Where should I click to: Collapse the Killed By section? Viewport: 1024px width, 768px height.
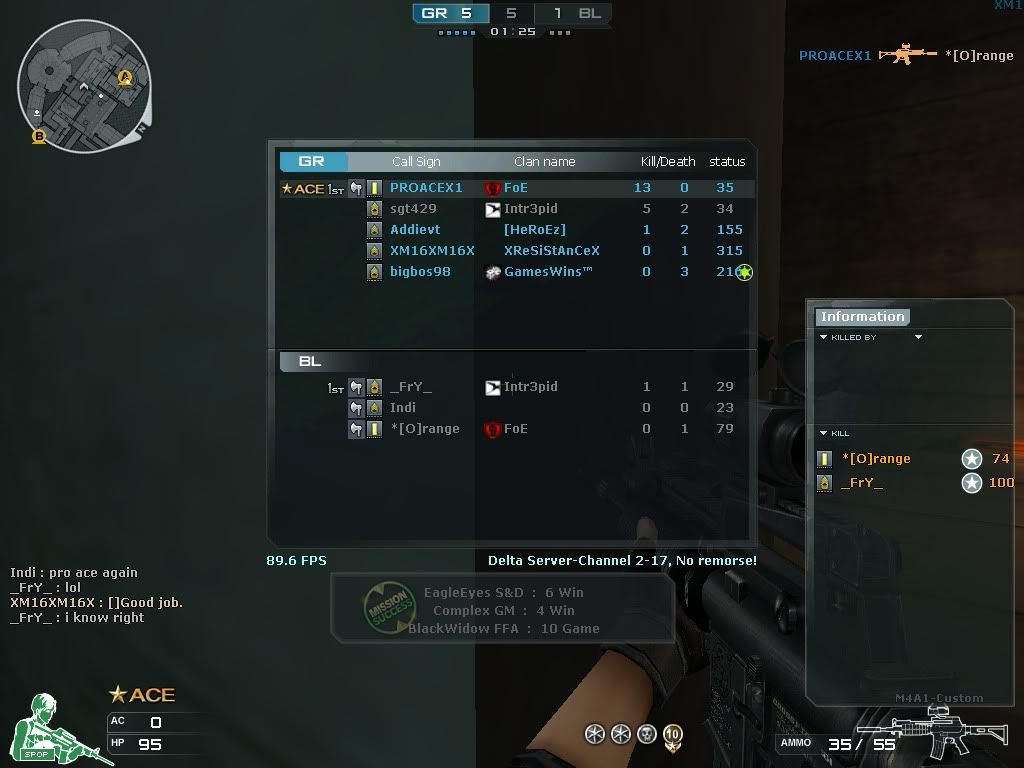[x=824, y=338]
